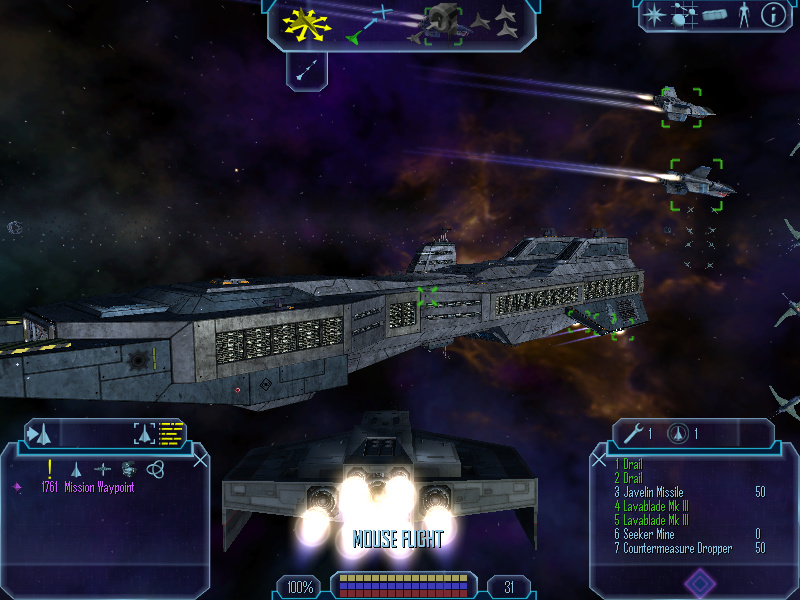Filter contact list to ships

[76, 468]
